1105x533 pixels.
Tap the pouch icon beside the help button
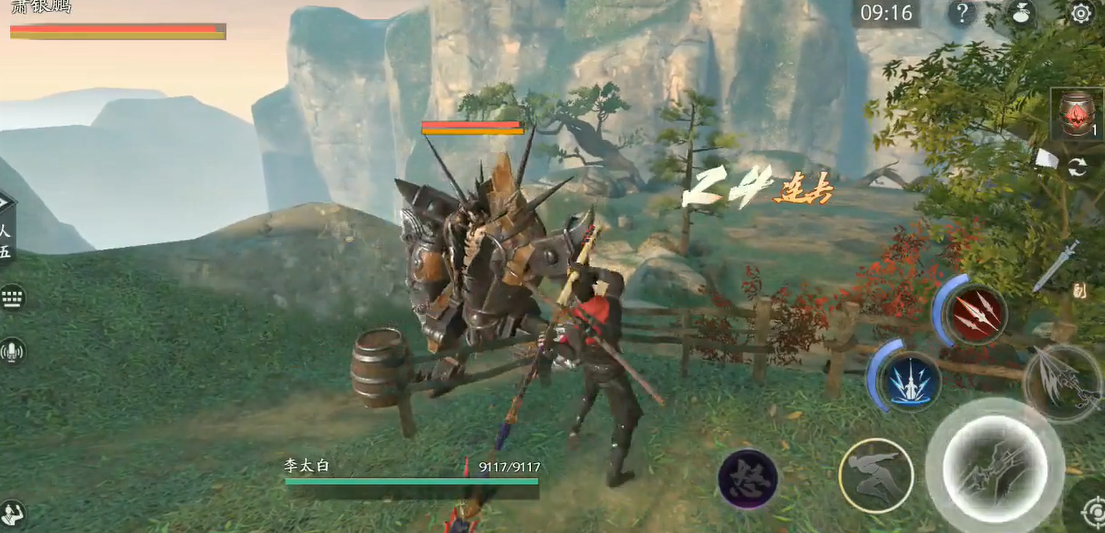pyautogui.click(x=1022, y=13)
